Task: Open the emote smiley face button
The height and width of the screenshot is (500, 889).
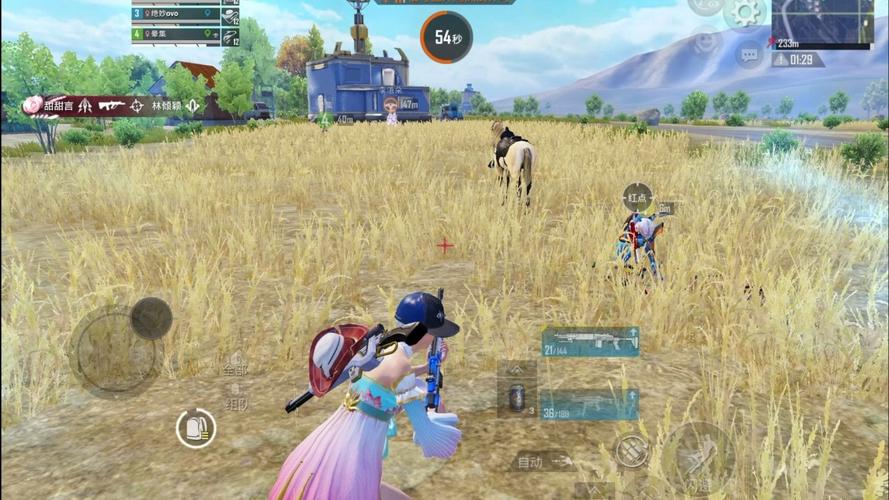Action: coord(705,44)
